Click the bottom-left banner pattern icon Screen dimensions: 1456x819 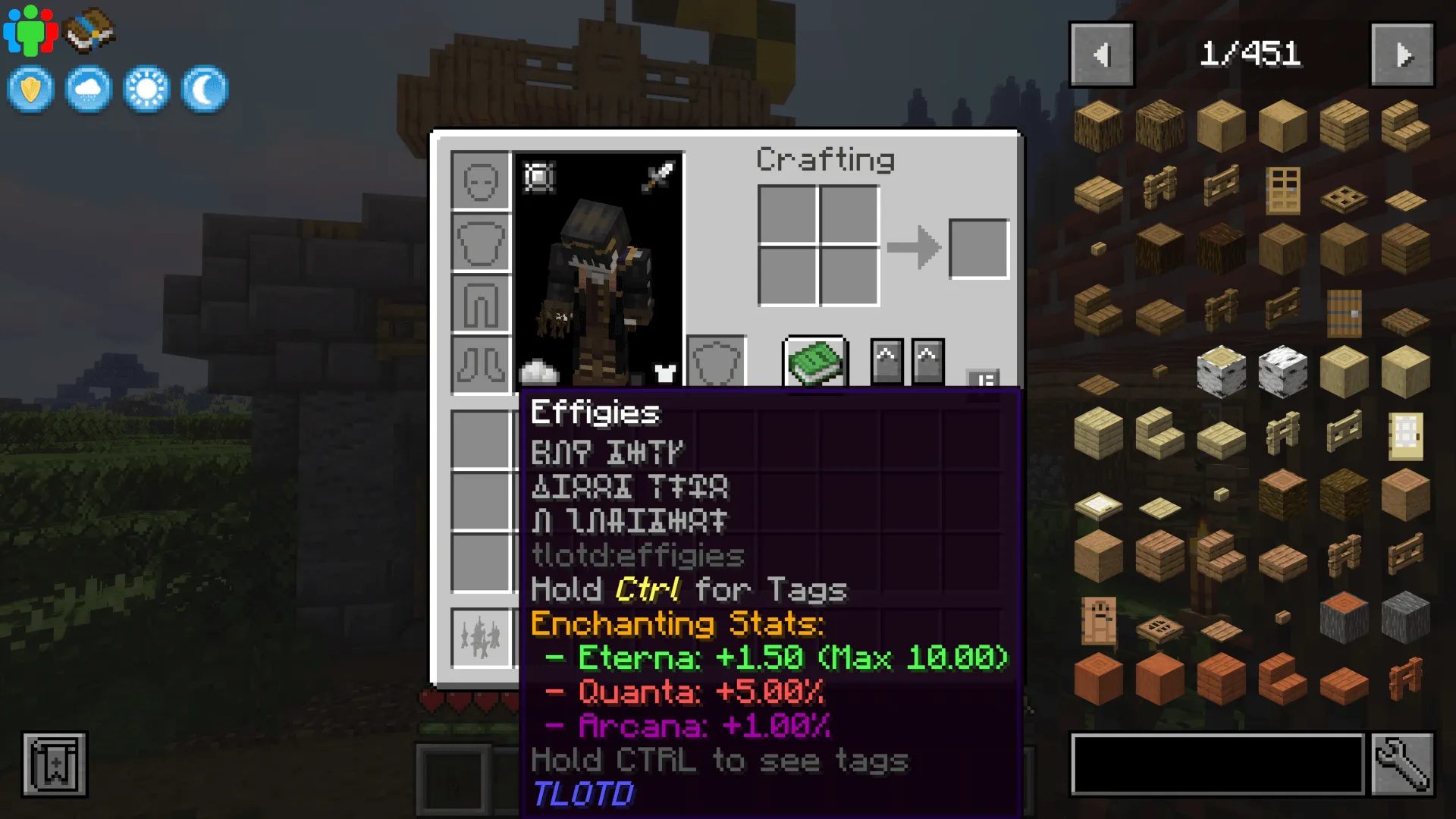[x=53, y=764]
